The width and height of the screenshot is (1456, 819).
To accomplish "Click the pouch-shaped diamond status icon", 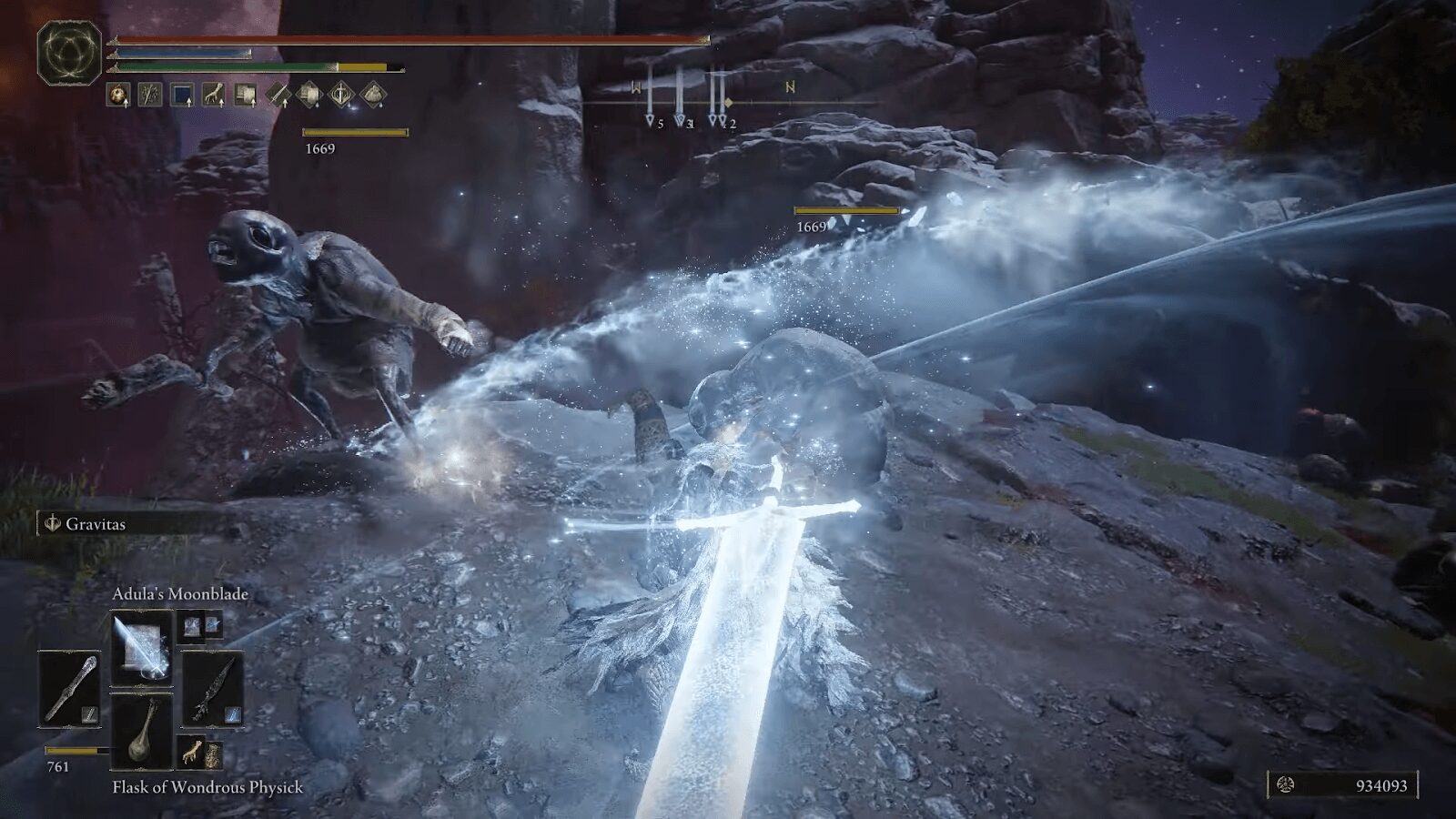I will click(374, 94).
